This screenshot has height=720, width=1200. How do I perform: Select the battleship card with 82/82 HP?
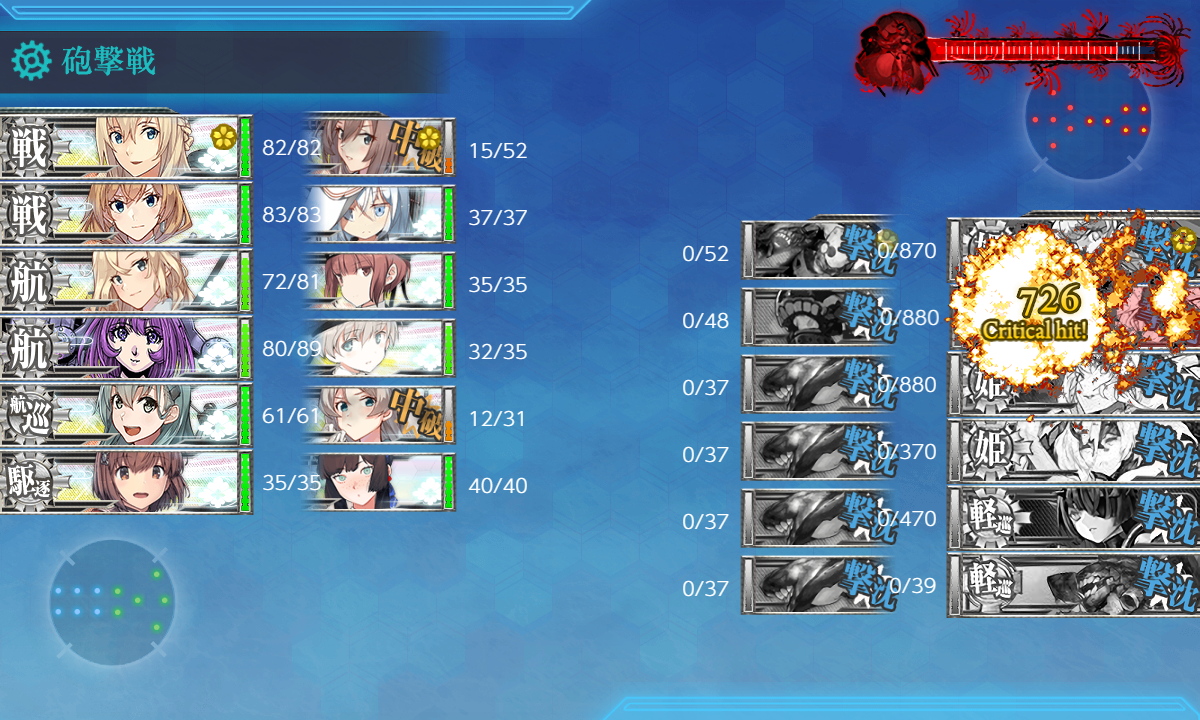tap(125, 147)
